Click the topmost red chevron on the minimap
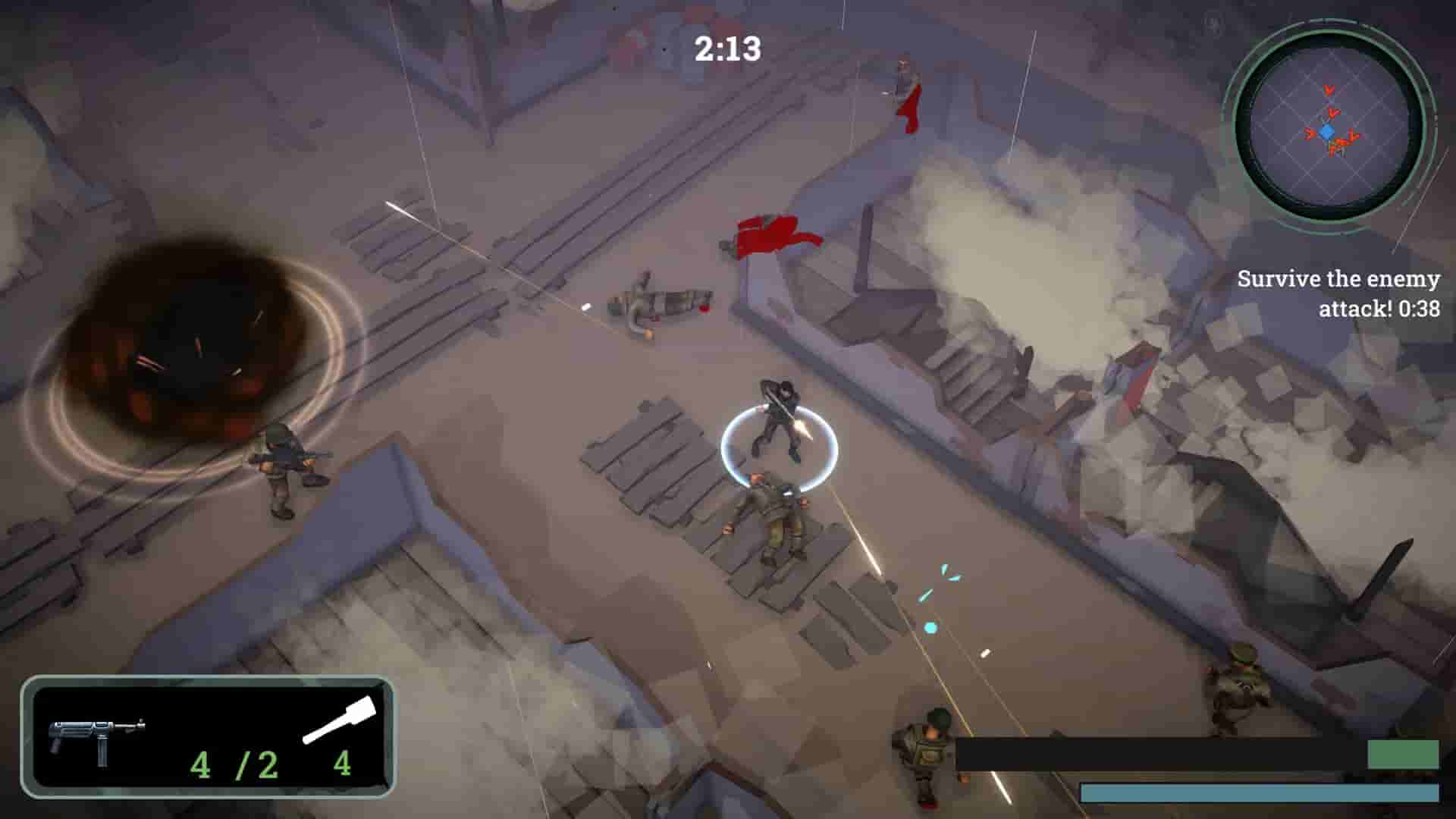 tap(1329, 91)
